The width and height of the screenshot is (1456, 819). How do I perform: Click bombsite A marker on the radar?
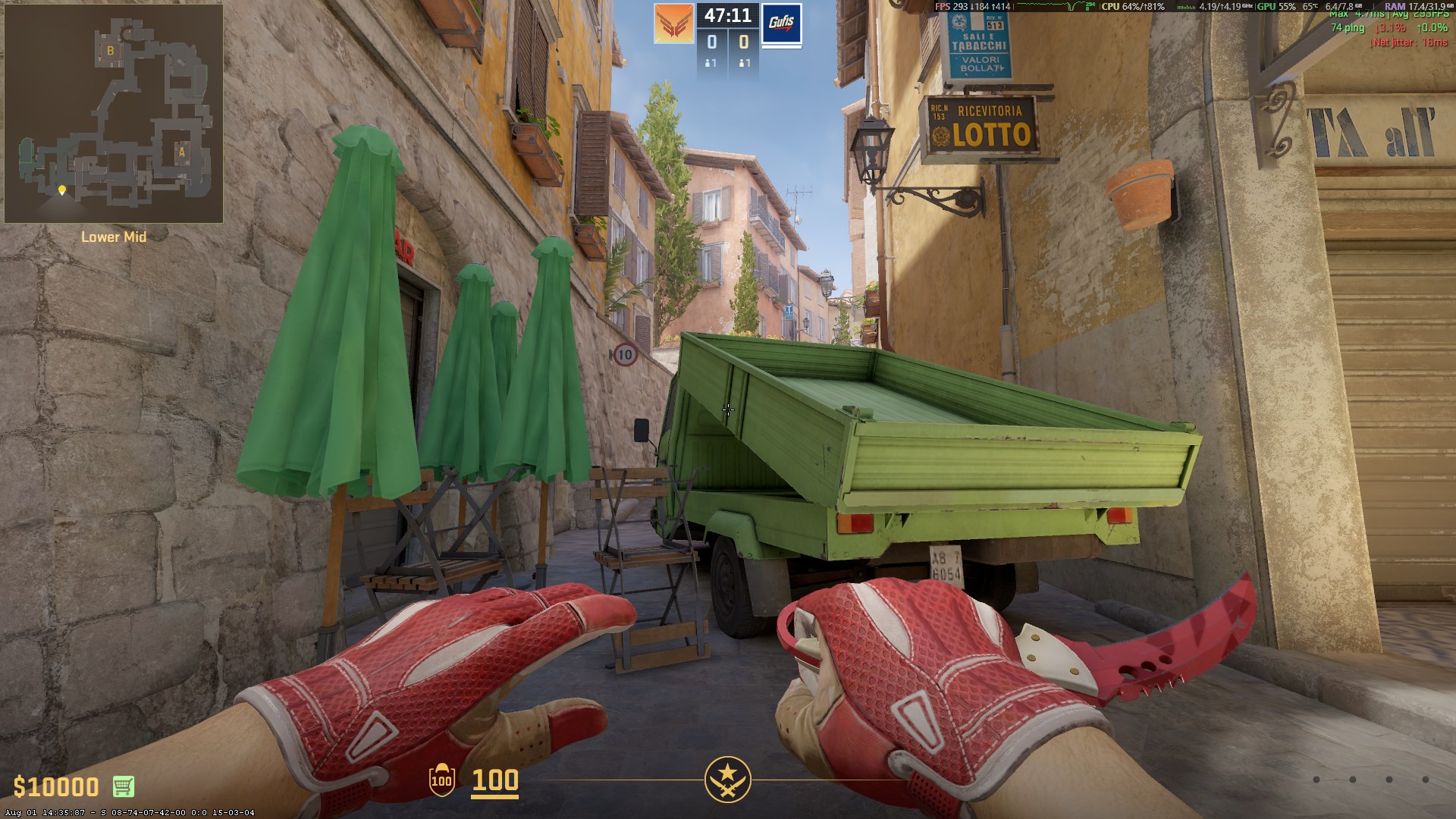pyautogui.click(x=182, y=151)
